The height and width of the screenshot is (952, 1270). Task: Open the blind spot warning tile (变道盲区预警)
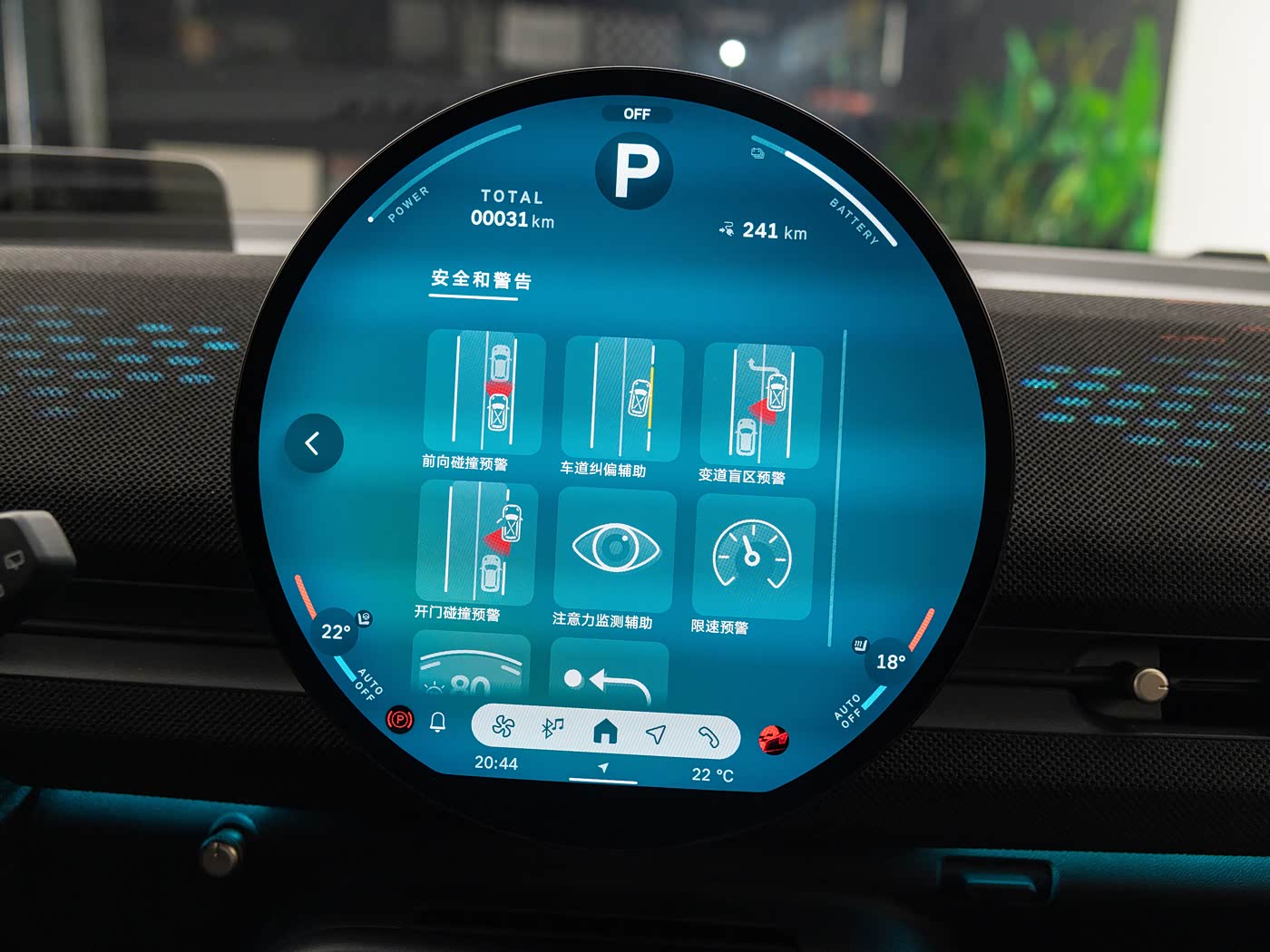(762, 406)
